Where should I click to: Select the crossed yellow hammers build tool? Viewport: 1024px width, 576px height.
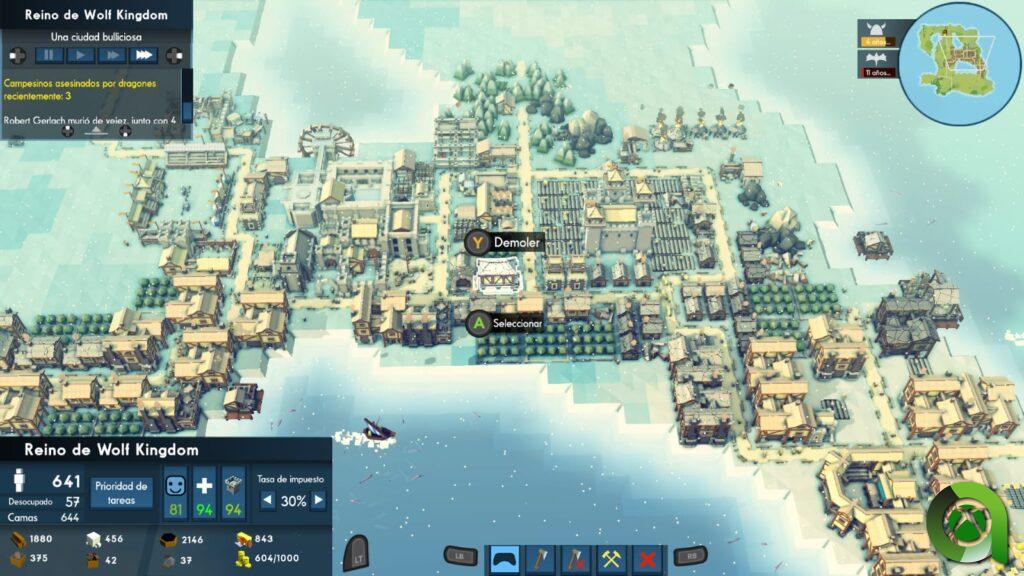coord(611,558)
